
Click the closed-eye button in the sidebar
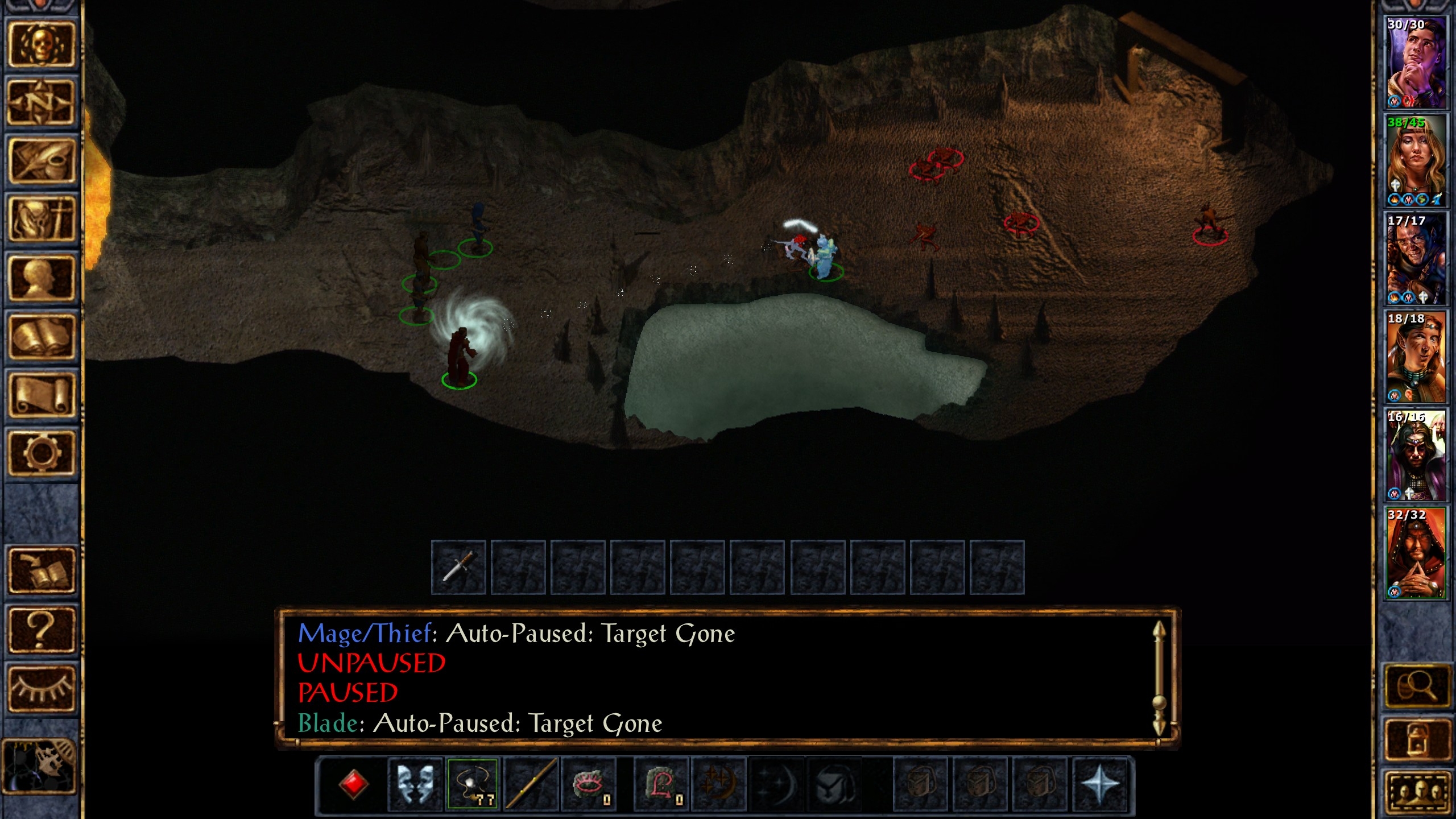tap(41, 688)
